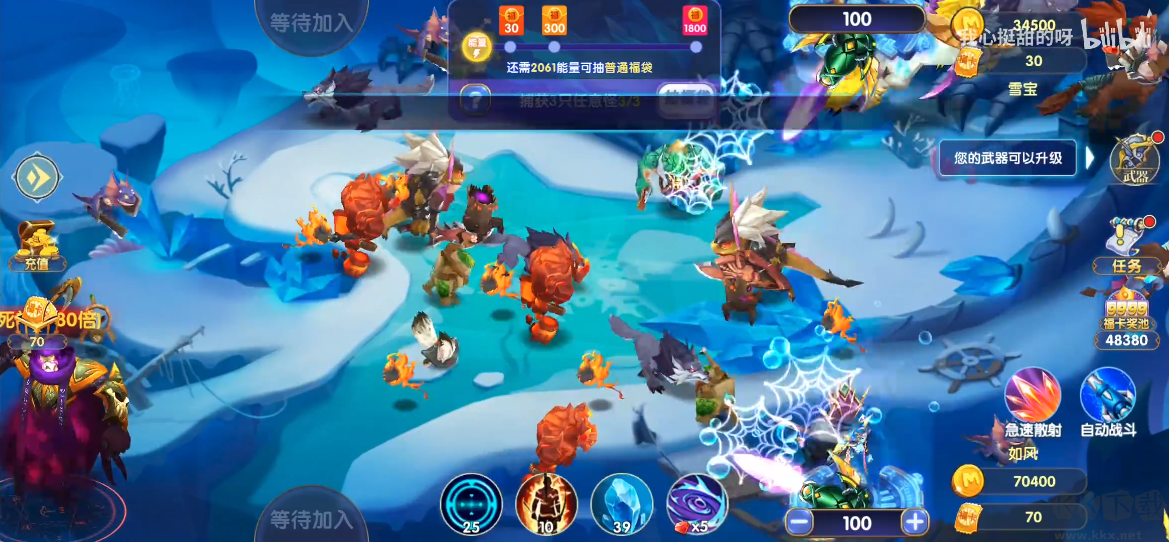The height and width of the screenshot is (542, 1169).
Task: Activate the 急速散射 rapid scatter skill
Action: click(x=1033, y=398)
